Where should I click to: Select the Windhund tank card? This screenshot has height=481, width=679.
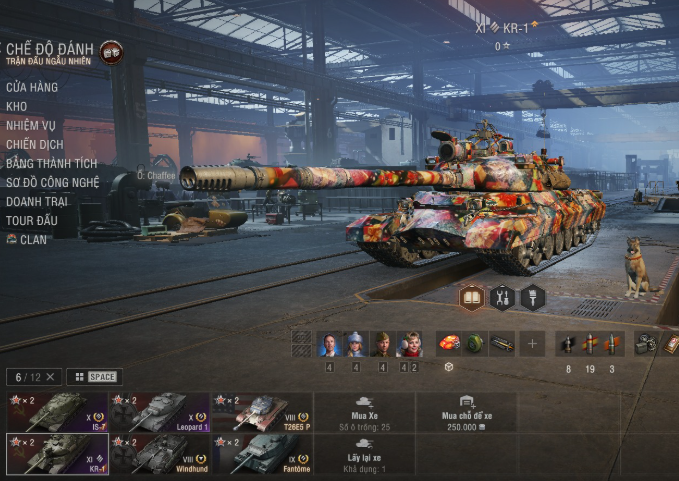(x=159, y=454)
